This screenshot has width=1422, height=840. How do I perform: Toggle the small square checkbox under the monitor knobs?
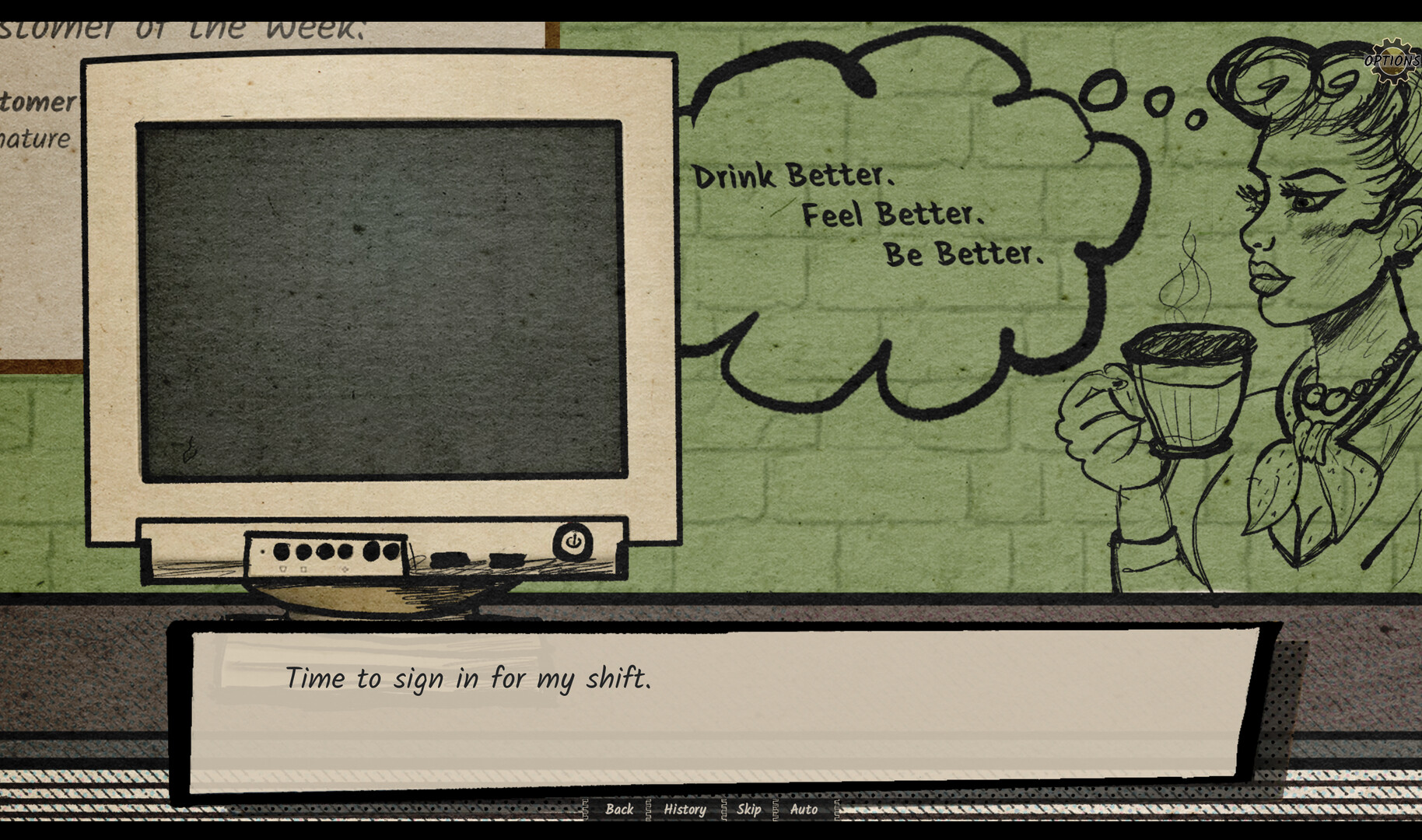303,569
